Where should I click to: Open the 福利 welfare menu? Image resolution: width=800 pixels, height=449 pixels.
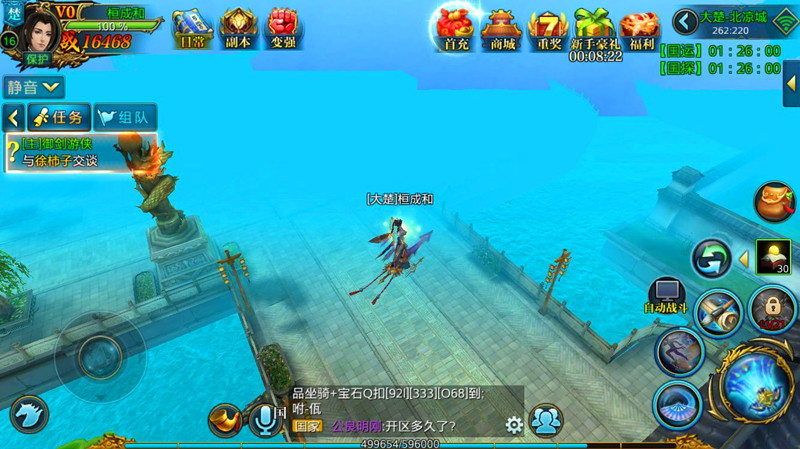pyautogui.click(x=640, y=28)
